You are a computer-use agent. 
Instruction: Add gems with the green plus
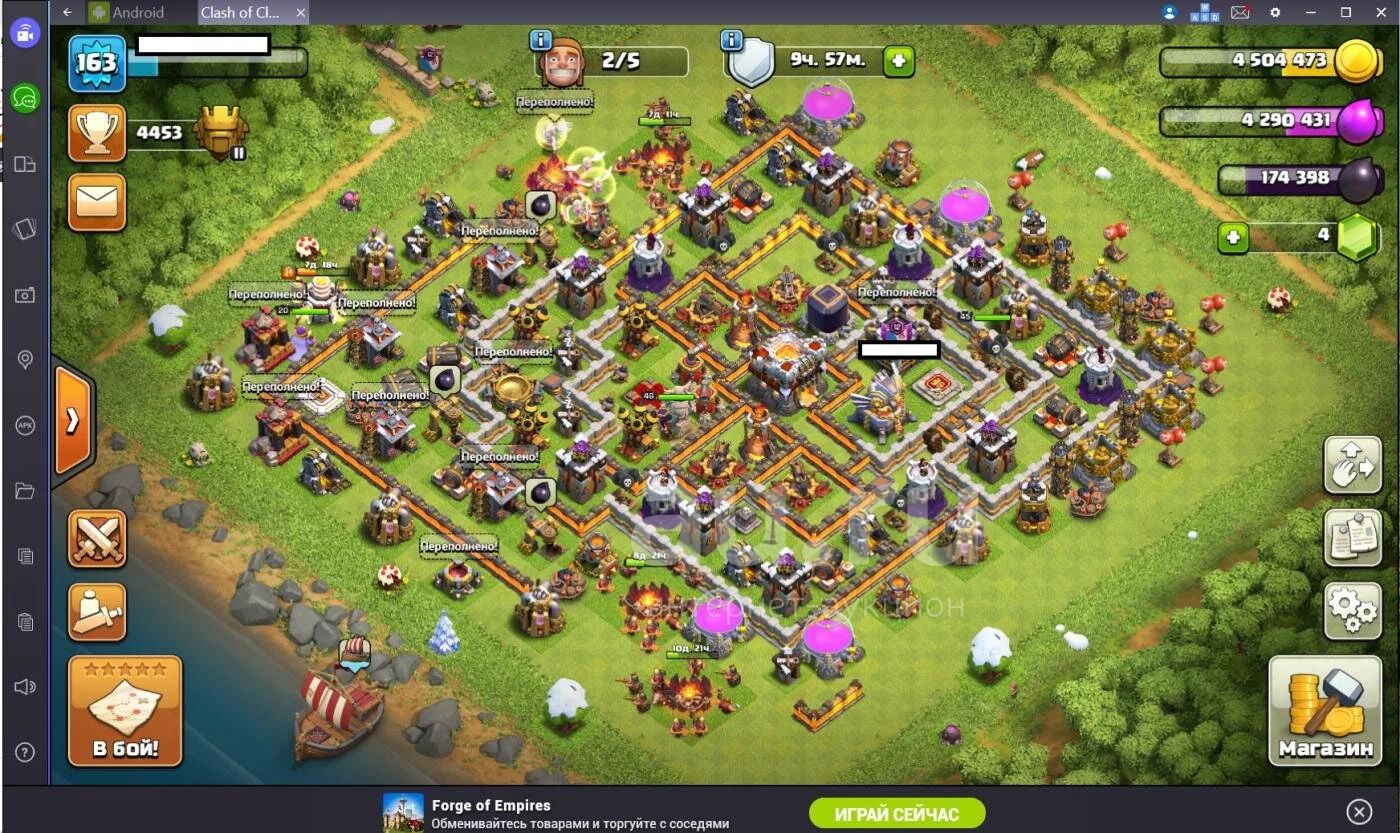[1232, 238]
